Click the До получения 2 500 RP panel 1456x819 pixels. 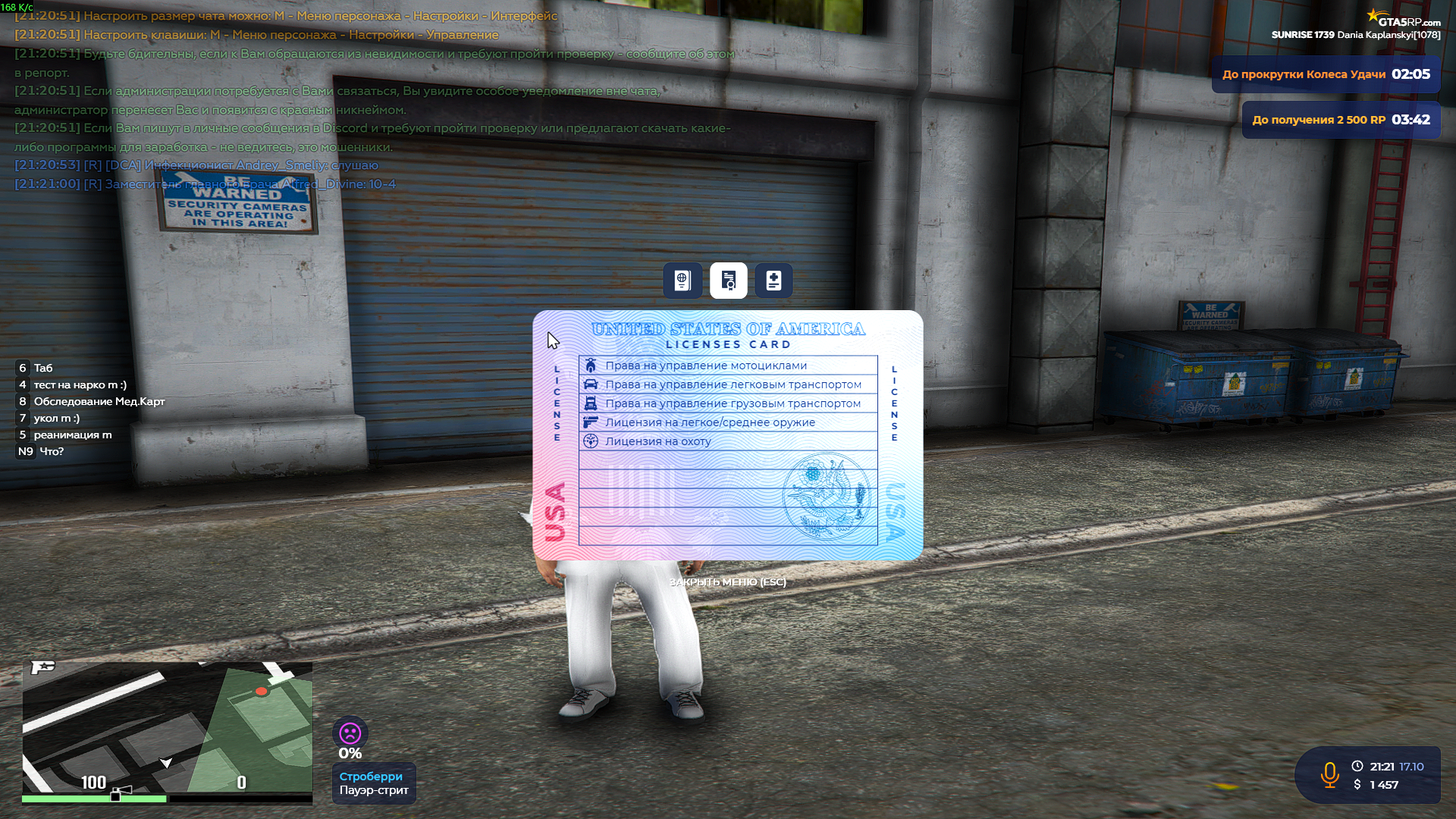(1341, 120)
